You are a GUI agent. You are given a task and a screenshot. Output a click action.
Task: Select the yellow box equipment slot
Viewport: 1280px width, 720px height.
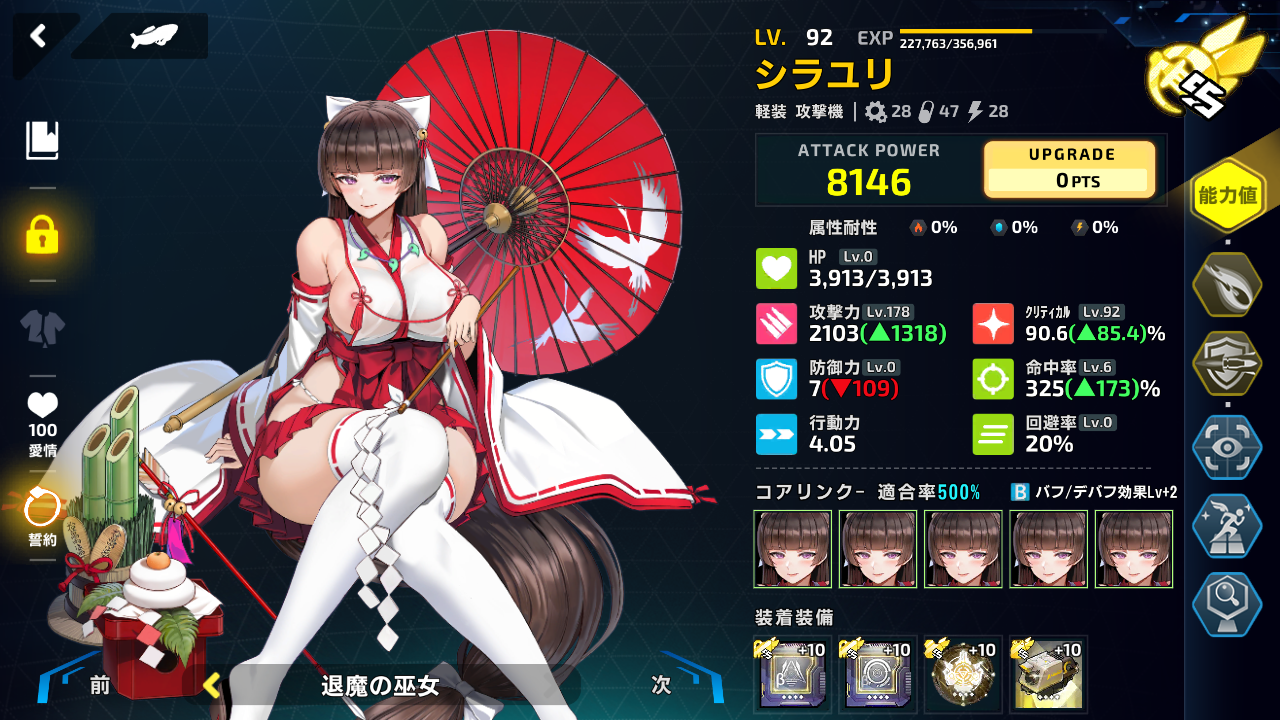point(1048,674)
